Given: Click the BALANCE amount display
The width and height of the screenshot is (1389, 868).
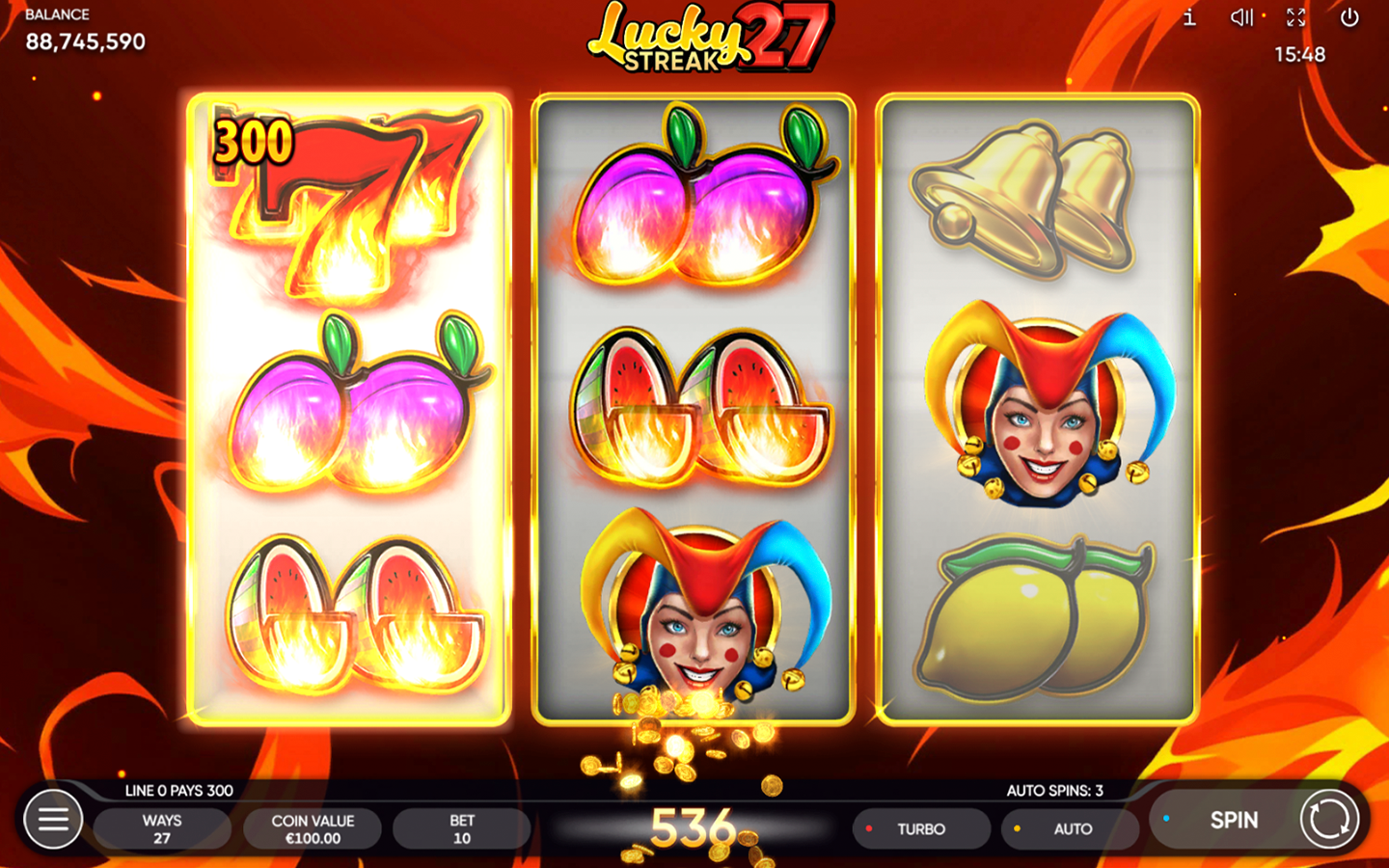Looking at the screenshot, I should pos(85,41).
